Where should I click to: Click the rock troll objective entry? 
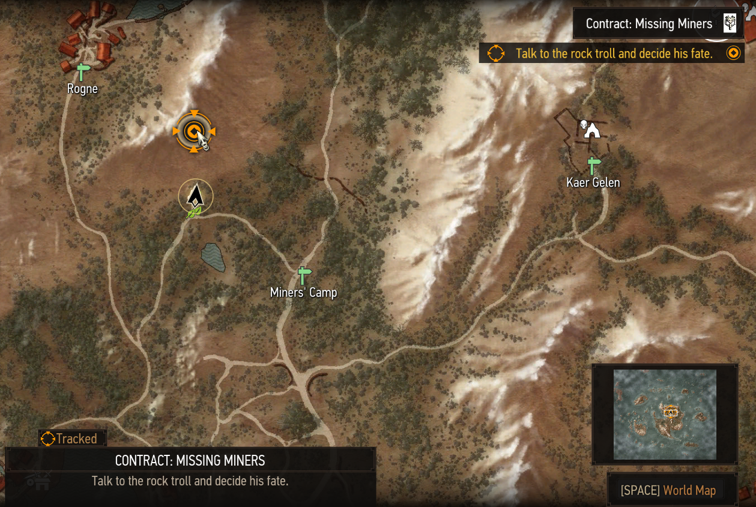point(613,53)
